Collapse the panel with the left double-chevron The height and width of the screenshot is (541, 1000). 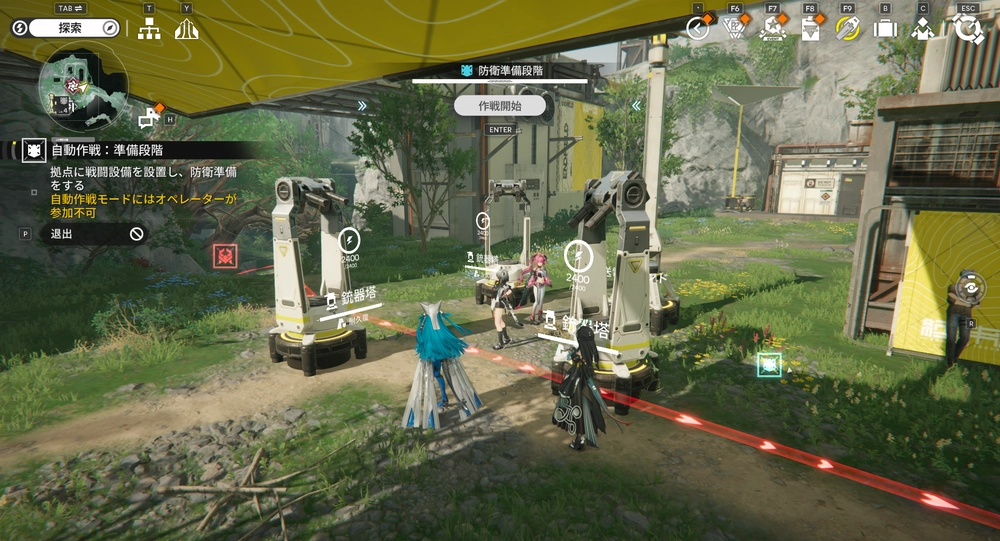click(x=635, y=105)
